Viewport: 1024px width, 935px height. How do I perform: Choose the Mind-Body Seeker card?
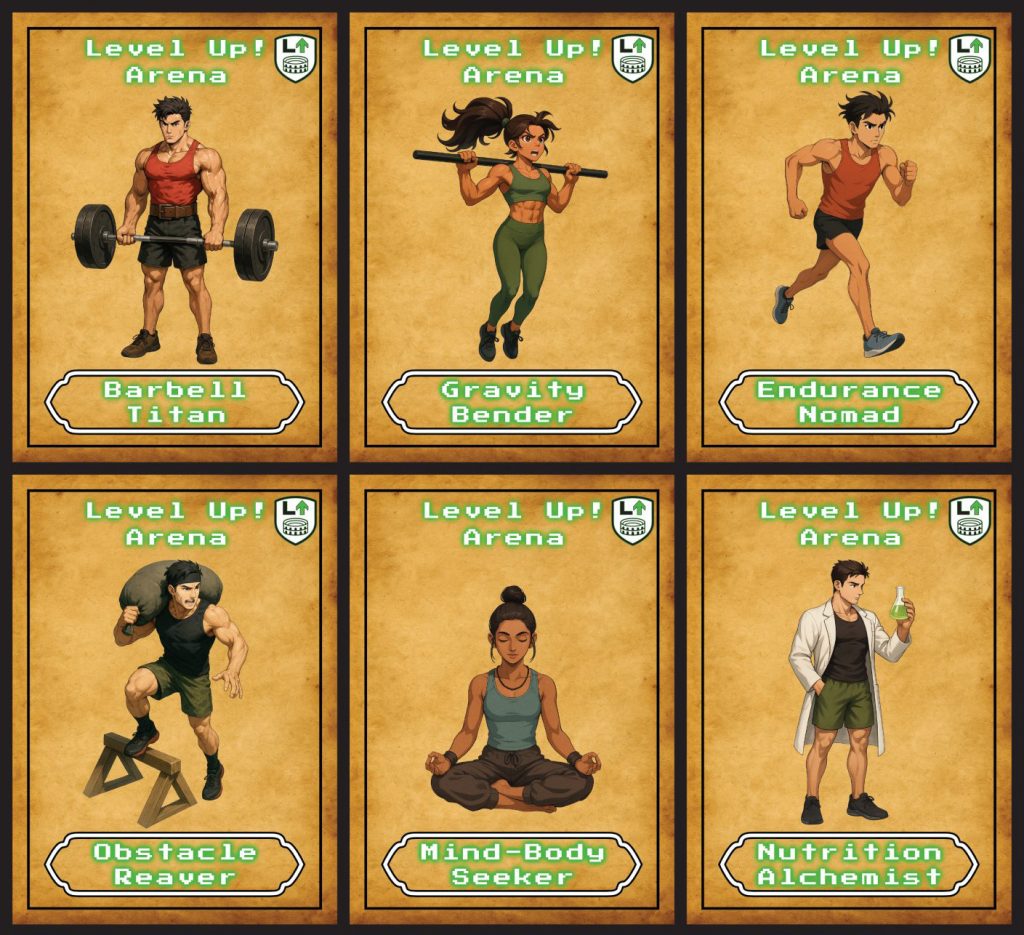point(511,699)
